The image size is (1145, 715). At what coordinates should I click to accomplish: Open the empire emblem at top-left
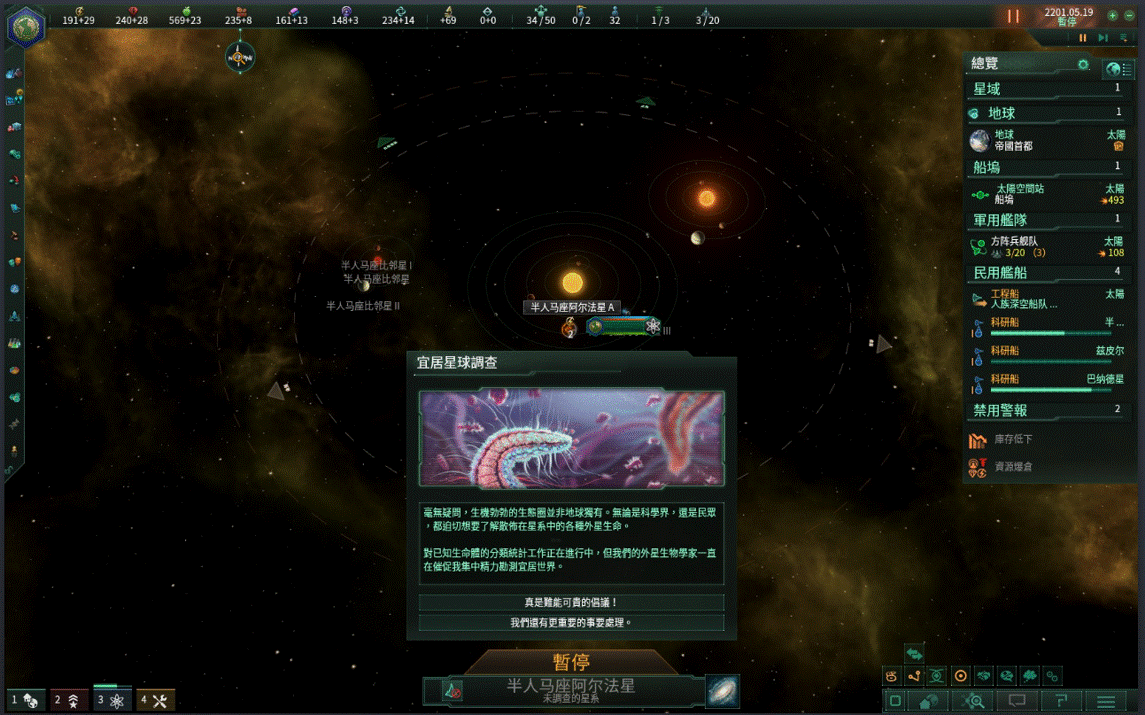(25, 26)
